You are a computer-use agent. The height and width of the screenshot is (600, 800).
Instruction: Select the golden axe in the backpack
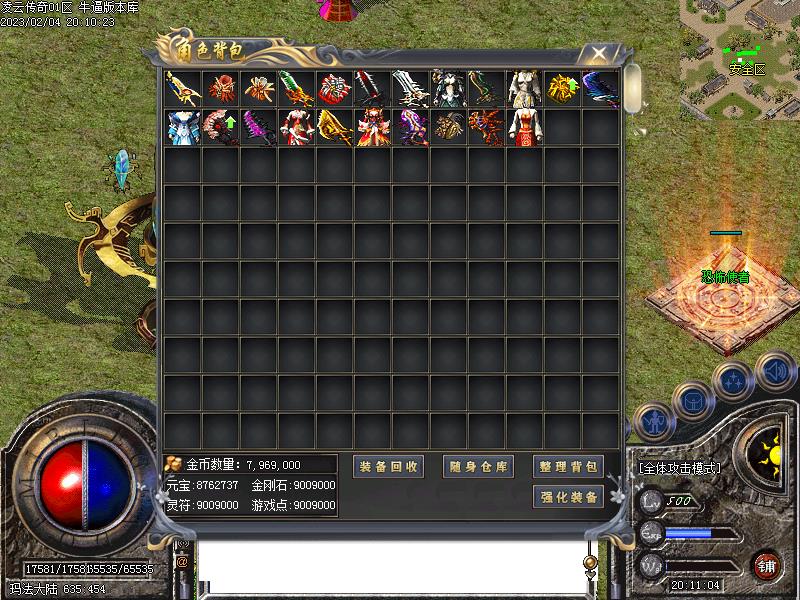pos(335,127)
